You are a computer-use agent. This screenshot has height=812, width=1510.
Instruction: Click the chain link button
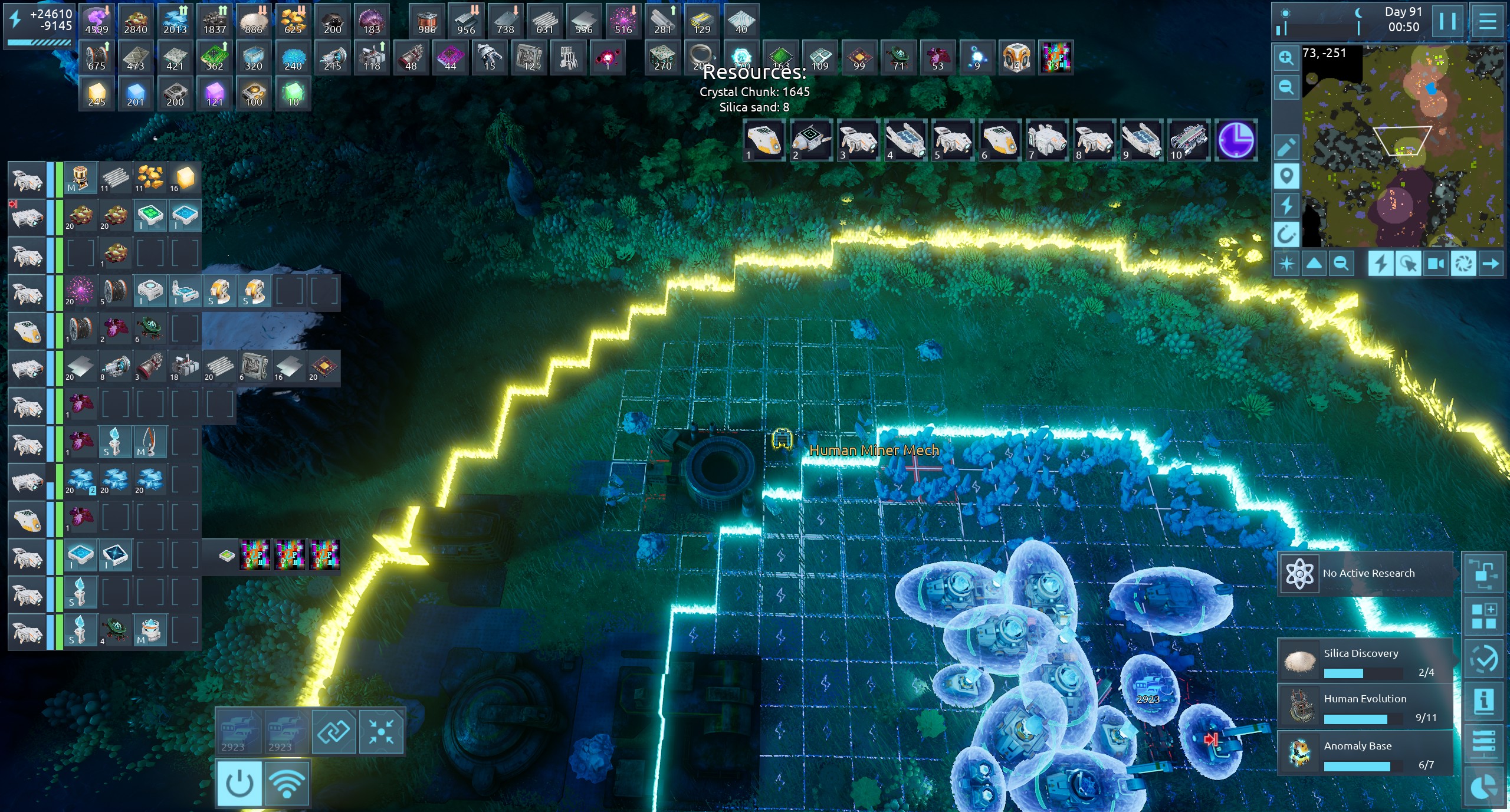[x=334, y=732]
